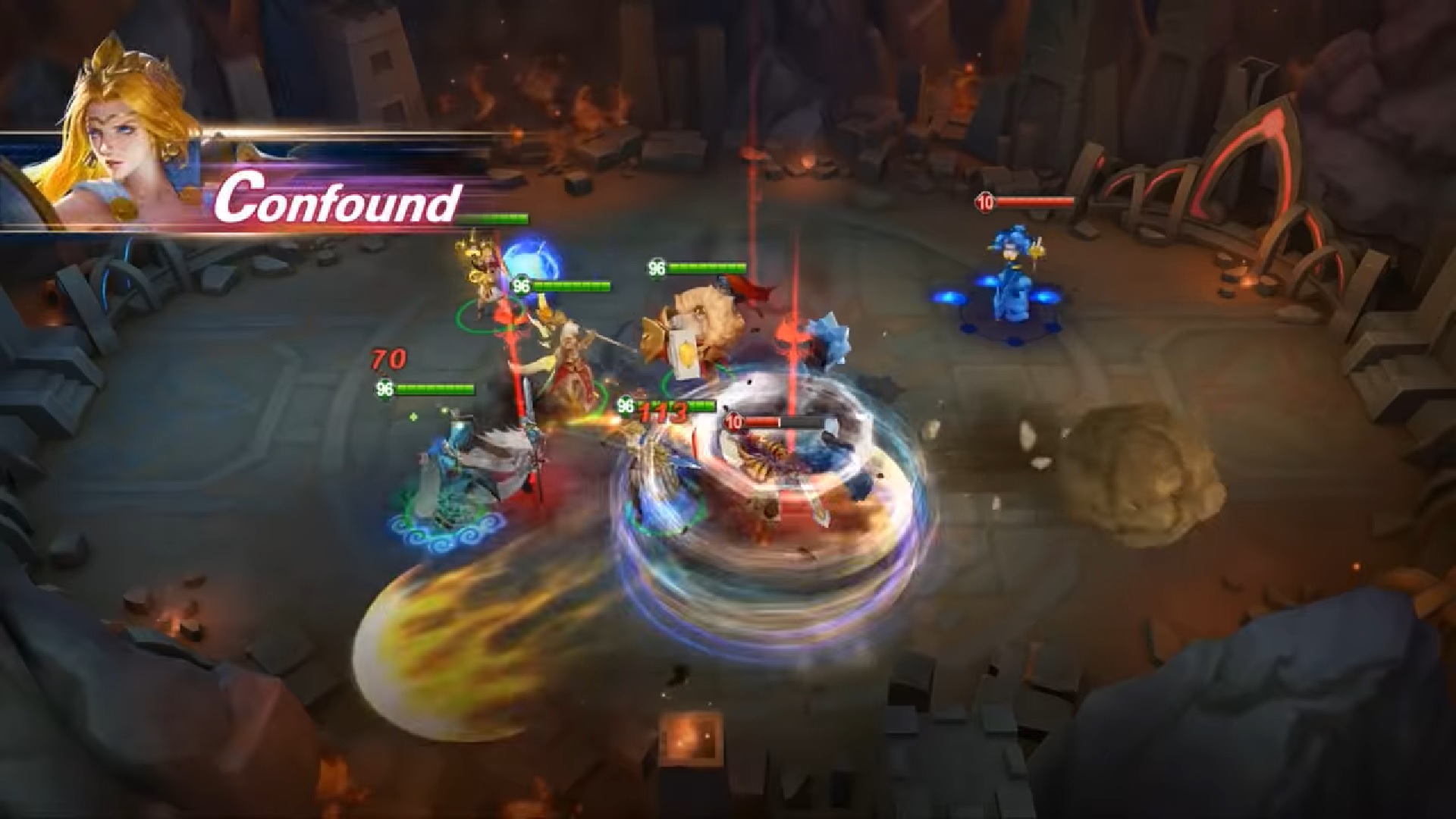This screenshot has height=819, width=1456.
Task: Click the green level 96 badge on the archer's bar
Action: point(520,284)
